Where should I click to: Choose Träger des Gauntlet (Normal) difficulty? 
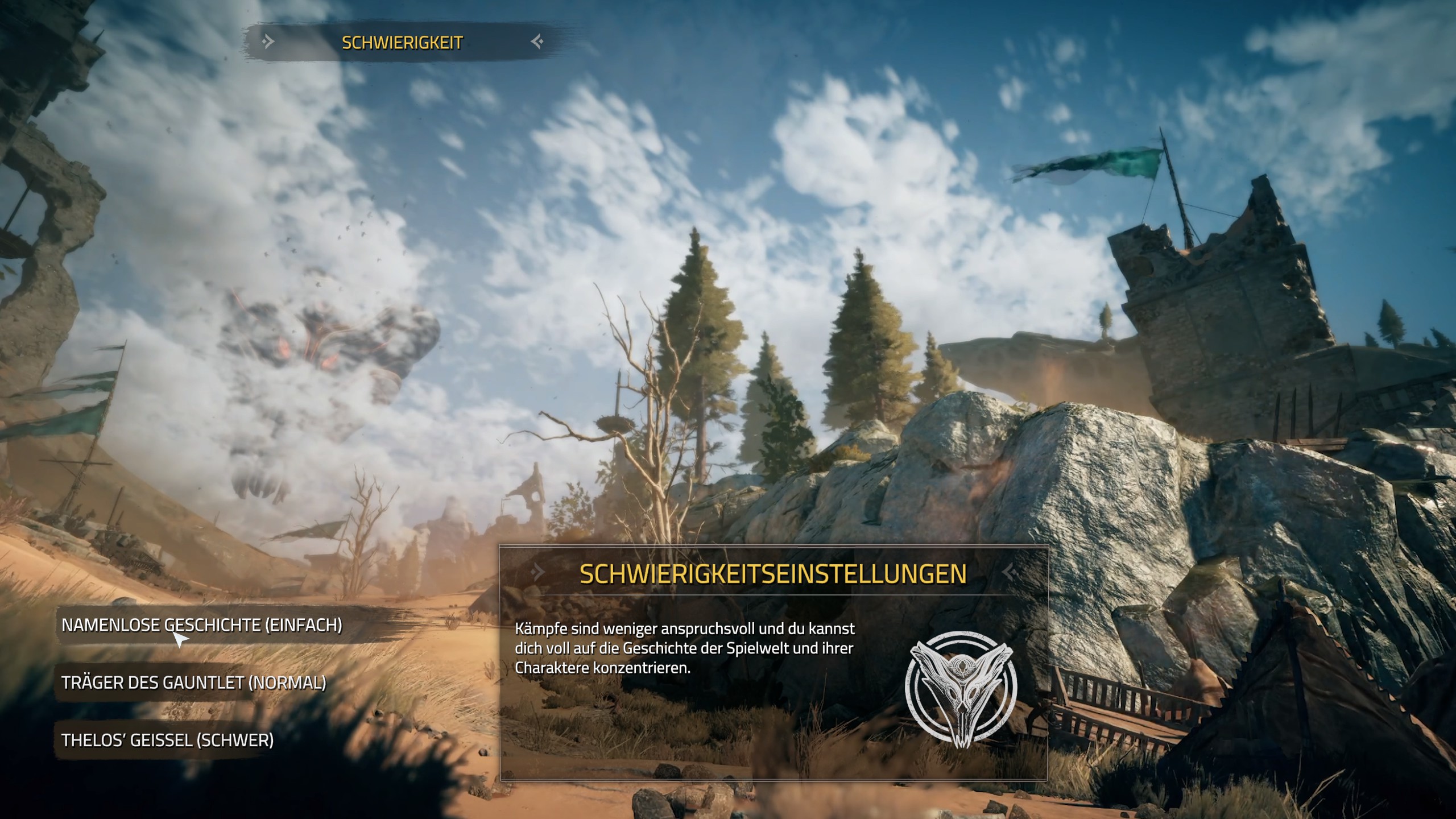coord(194,682)
